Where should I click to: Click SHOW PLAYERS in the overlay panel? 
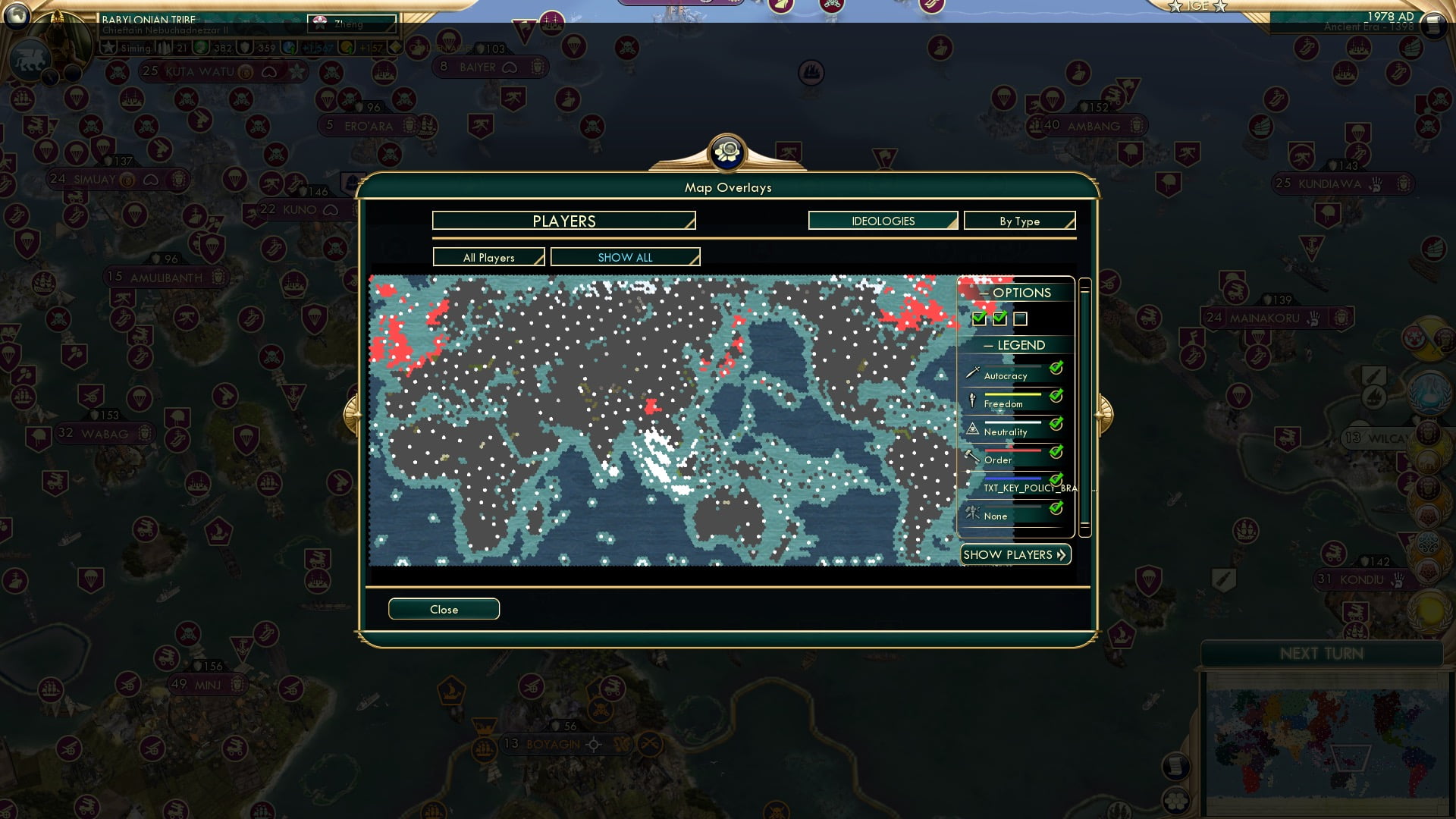1015,554
